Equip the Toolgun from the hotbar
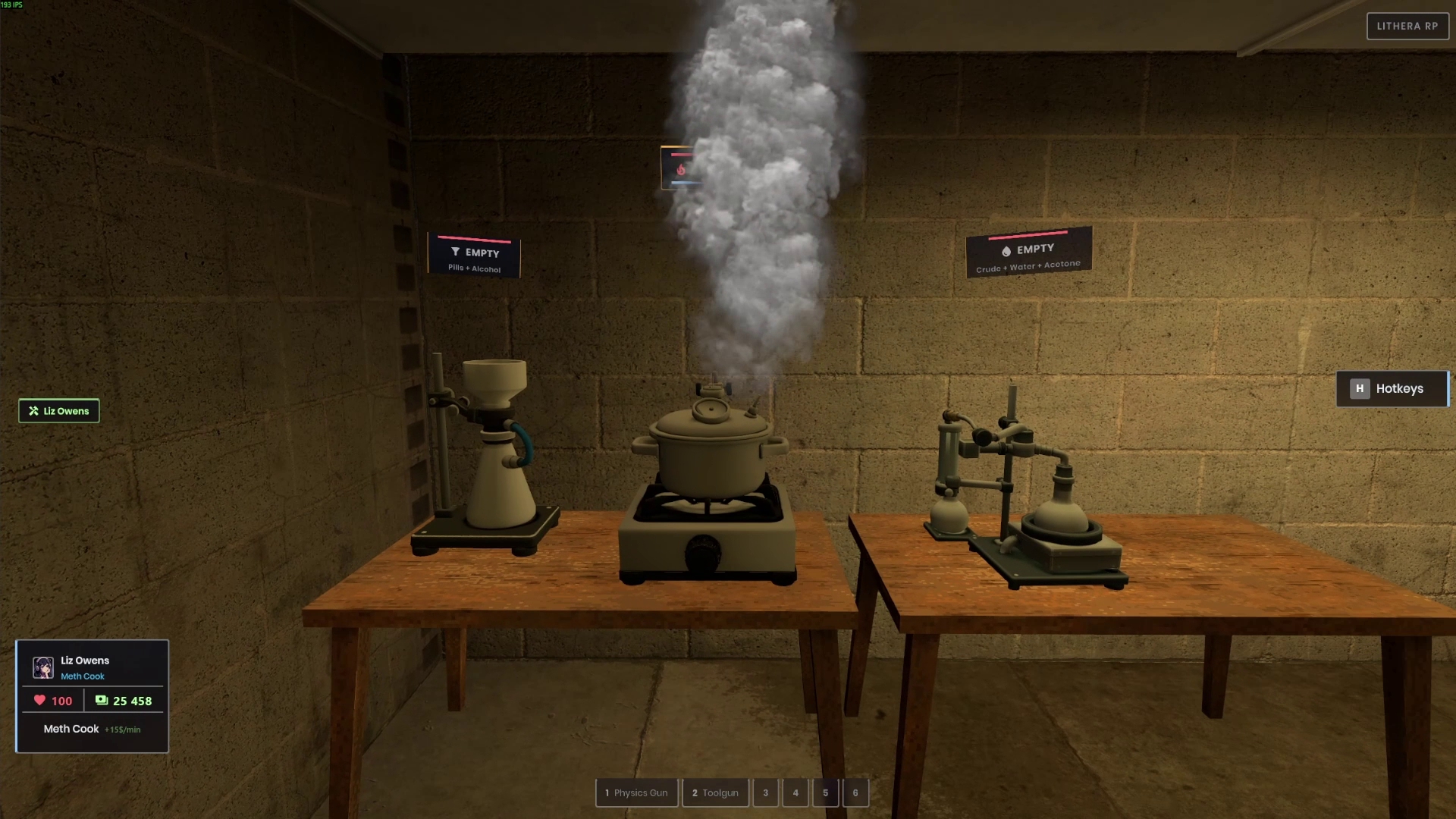 tap(715, 792)
